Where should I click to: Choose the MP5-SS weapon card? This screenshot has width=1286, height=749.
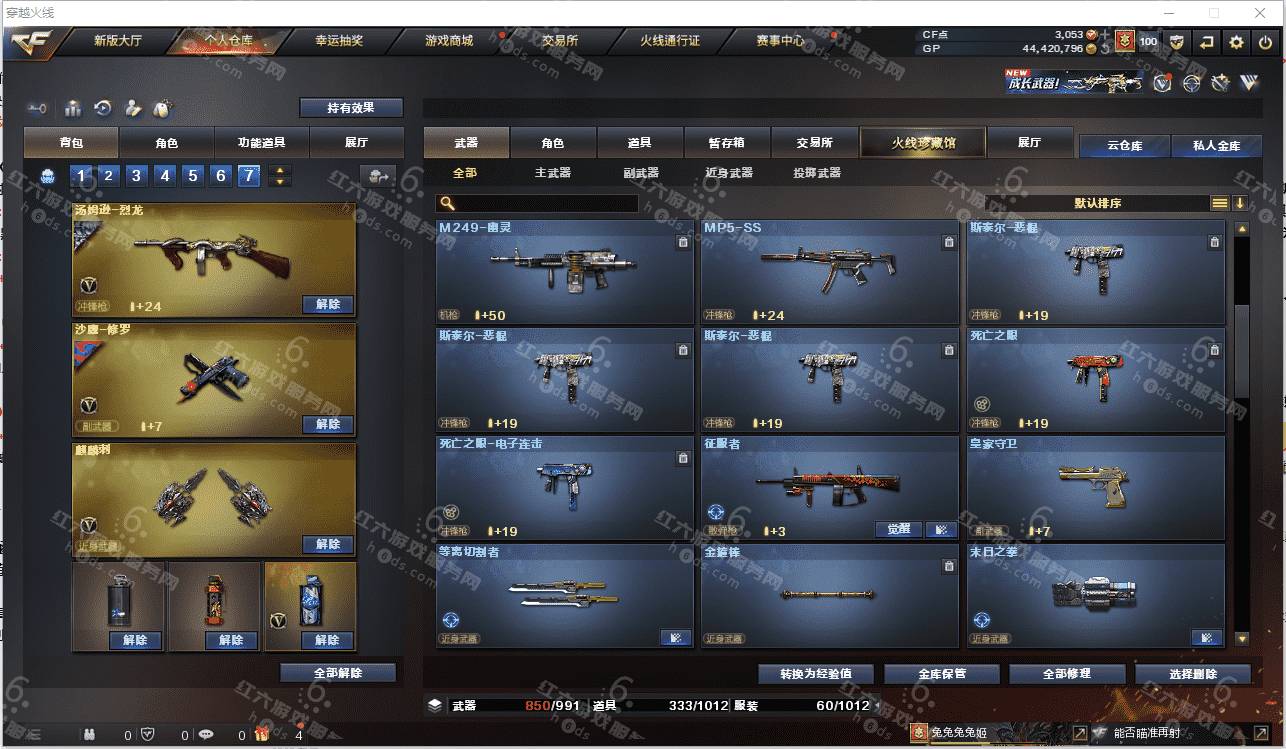tap(829, 271)
